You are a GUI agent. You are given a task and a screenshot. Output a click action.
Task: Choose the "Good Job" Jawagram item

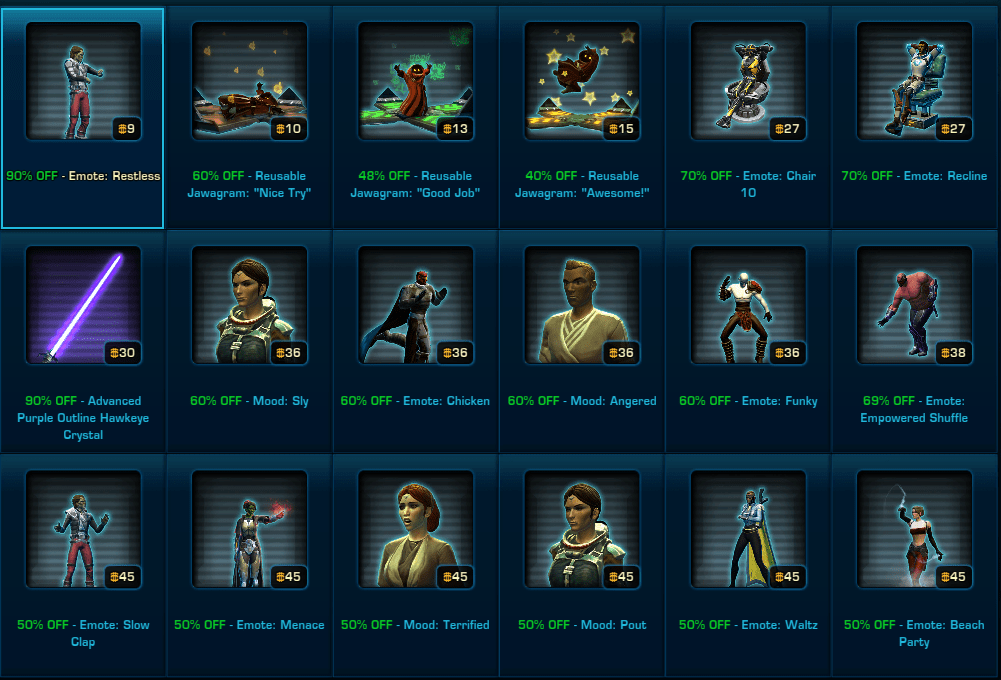tap(415, 81)
